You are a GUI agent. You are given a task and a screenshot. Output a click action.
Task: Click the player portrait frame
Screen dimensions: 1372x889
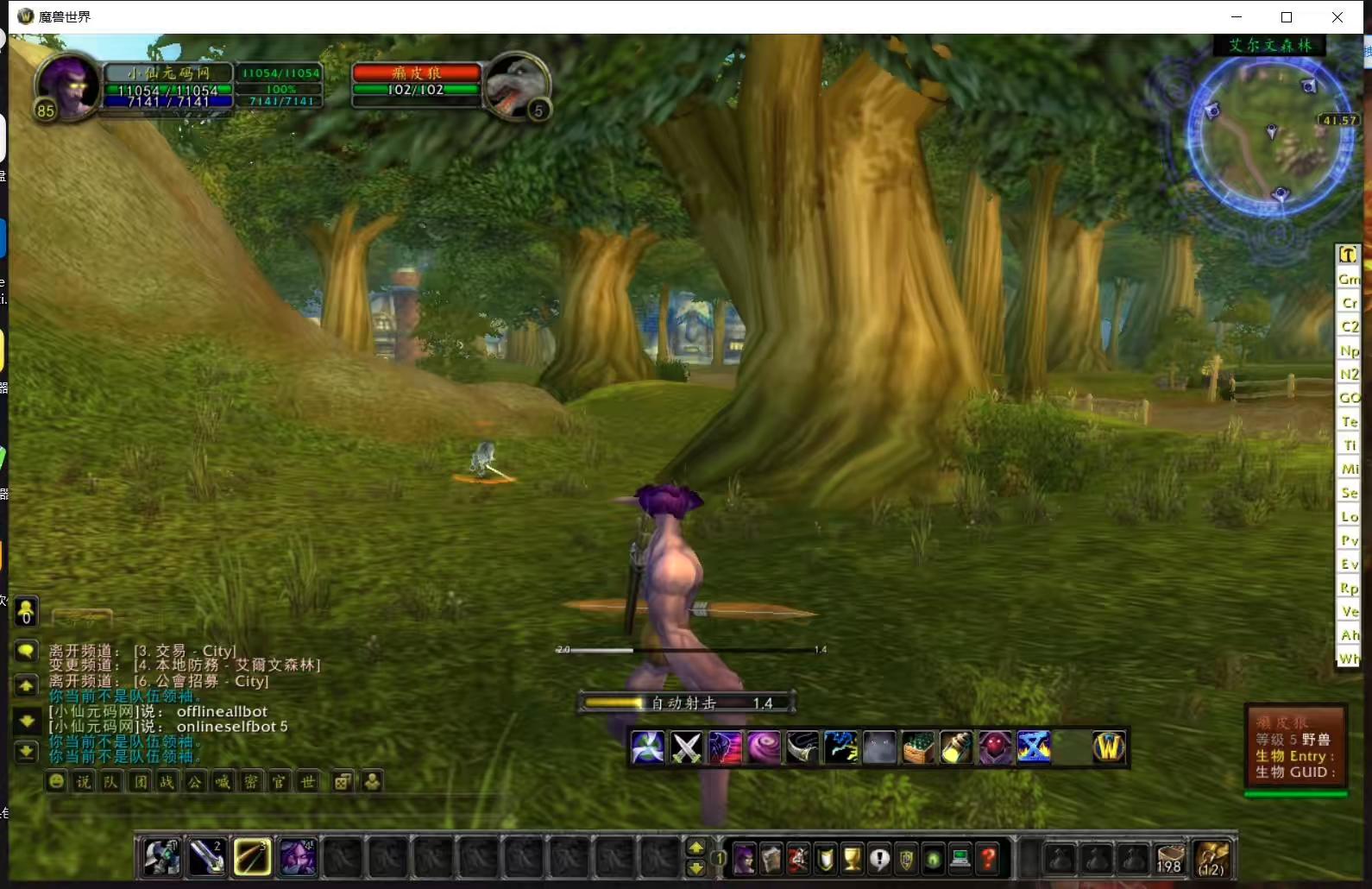click(x=66, y=86)
